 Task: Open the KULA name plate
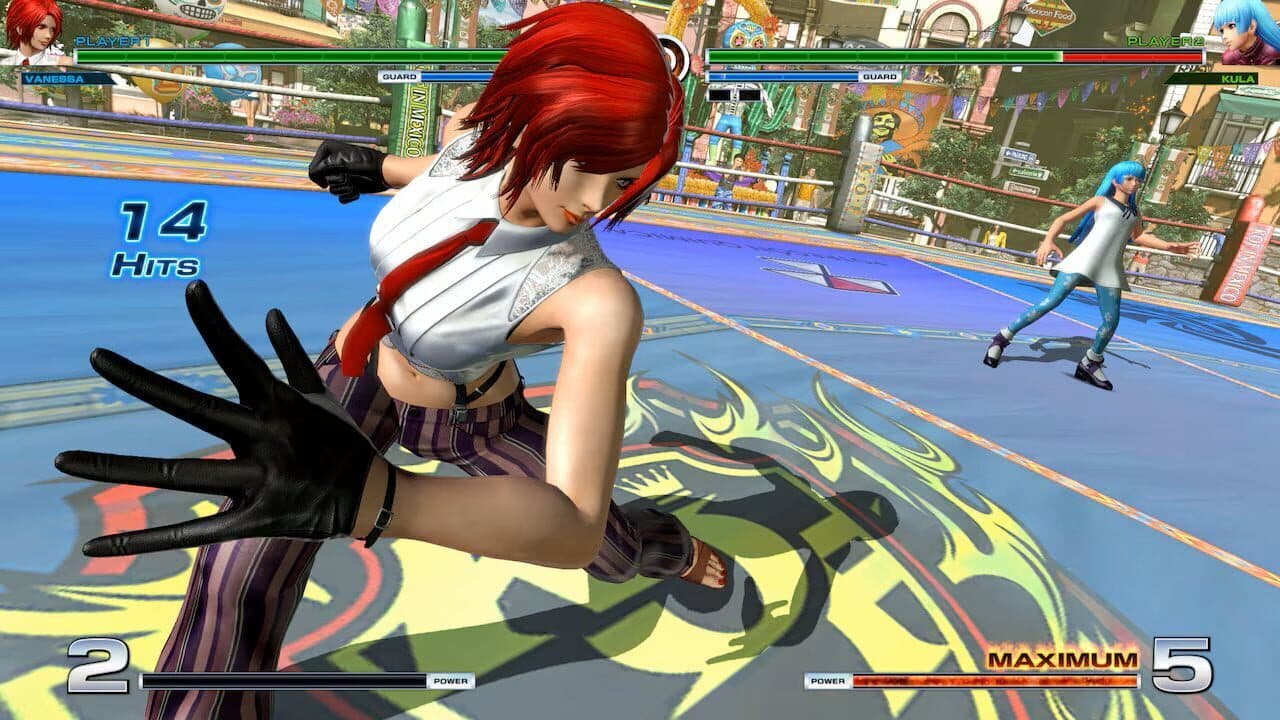pyautogui.click(x=1237, y=79)
